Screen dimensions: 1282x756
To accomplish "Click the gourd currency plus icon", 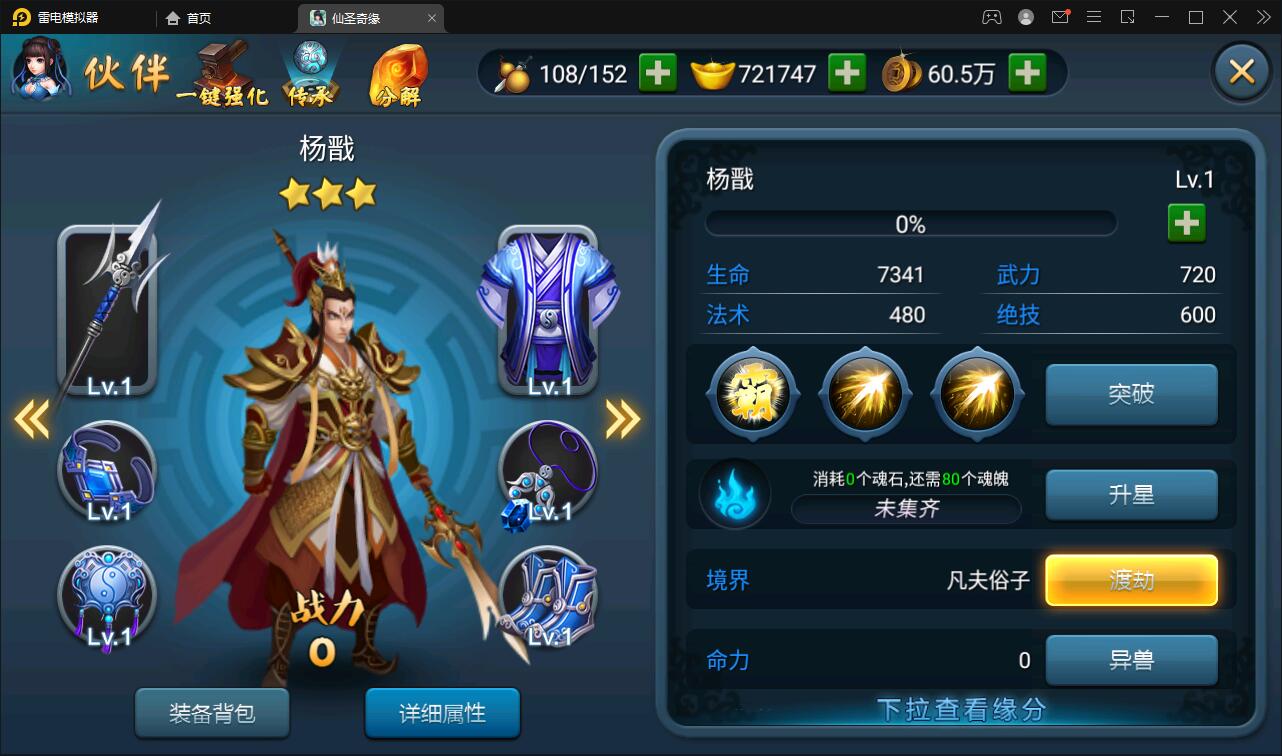I will 657,72.
